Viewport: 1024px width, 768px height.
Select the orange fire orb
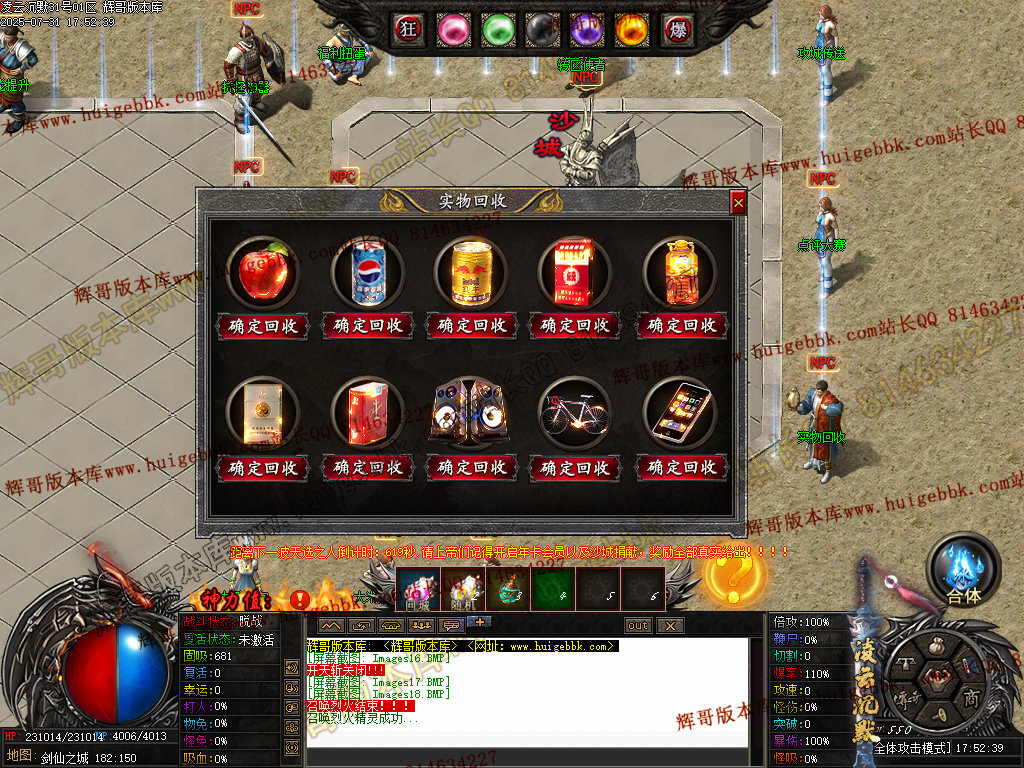[631, 29]
